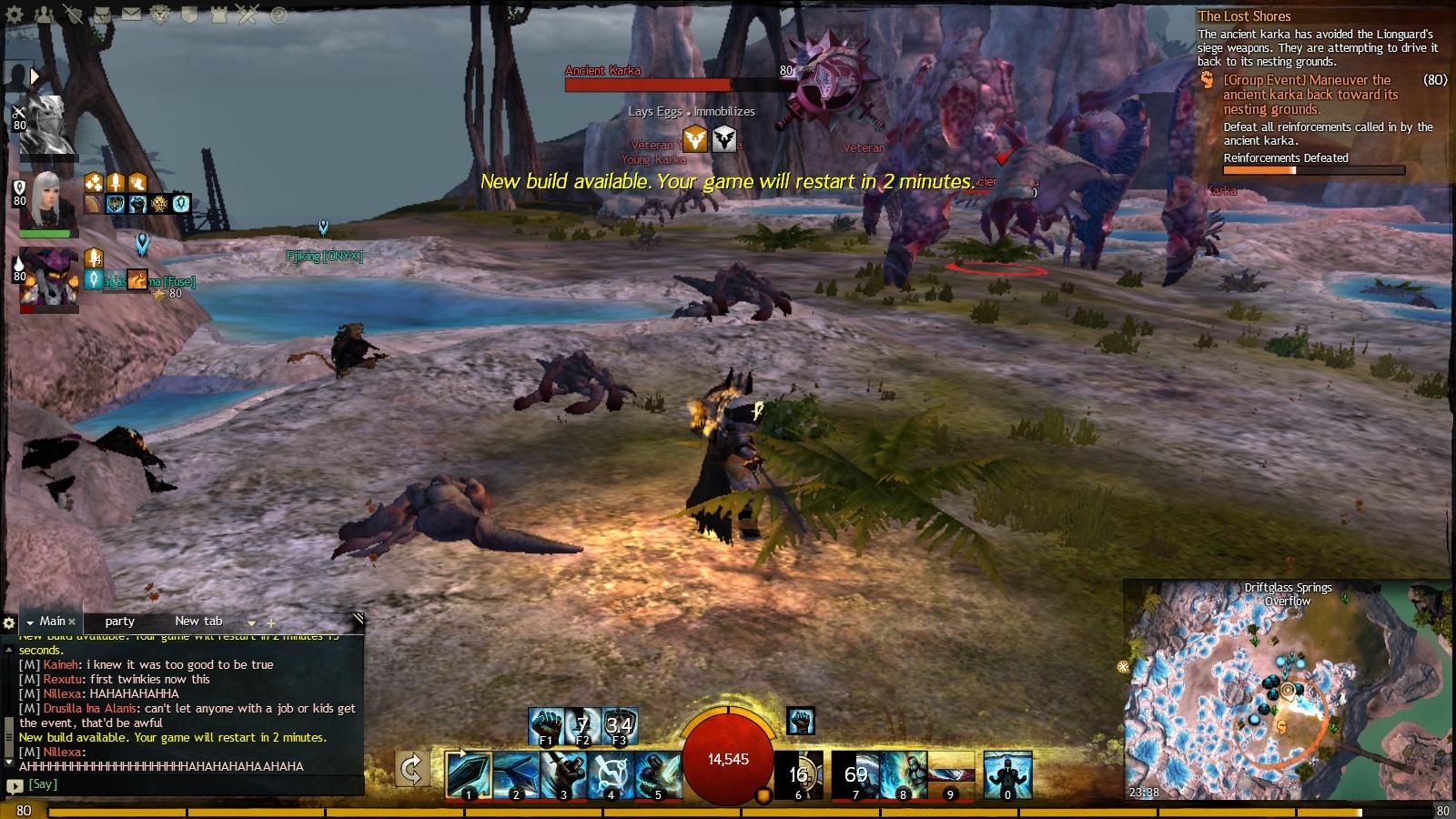Add a new chat tab with plus
1456x819 pixels.
(270, 623)
